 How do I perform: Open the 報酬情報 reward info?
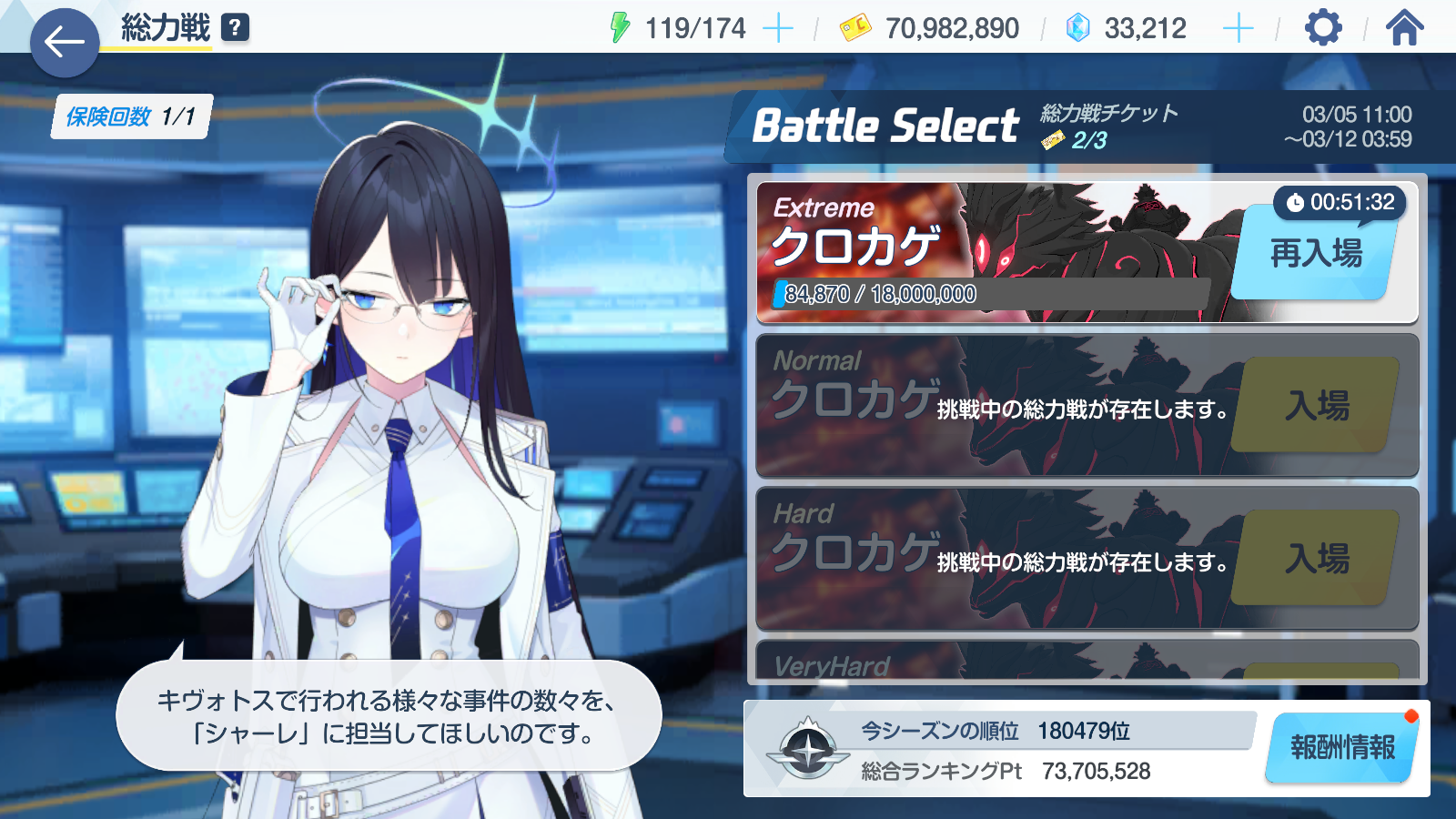tap(1342, 748)
